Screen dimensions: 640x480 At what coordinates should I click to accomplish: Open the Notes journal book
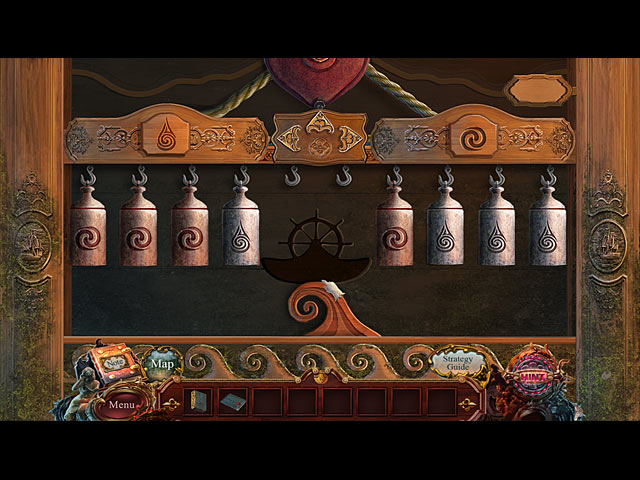tap(111, 361)
